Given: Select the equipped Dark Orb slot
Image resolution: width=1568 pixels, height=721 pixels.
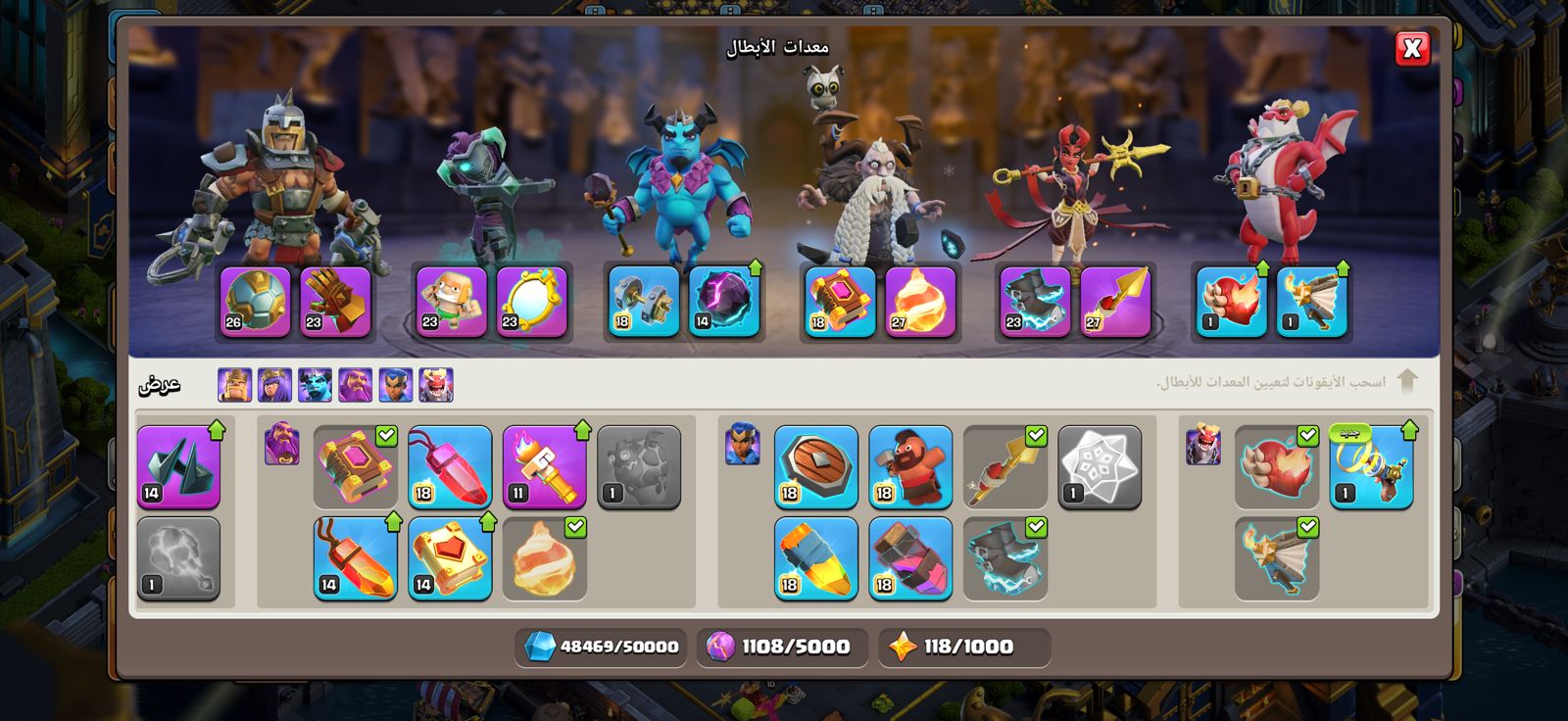Looking at the screenshot, I should coord(724,301).
